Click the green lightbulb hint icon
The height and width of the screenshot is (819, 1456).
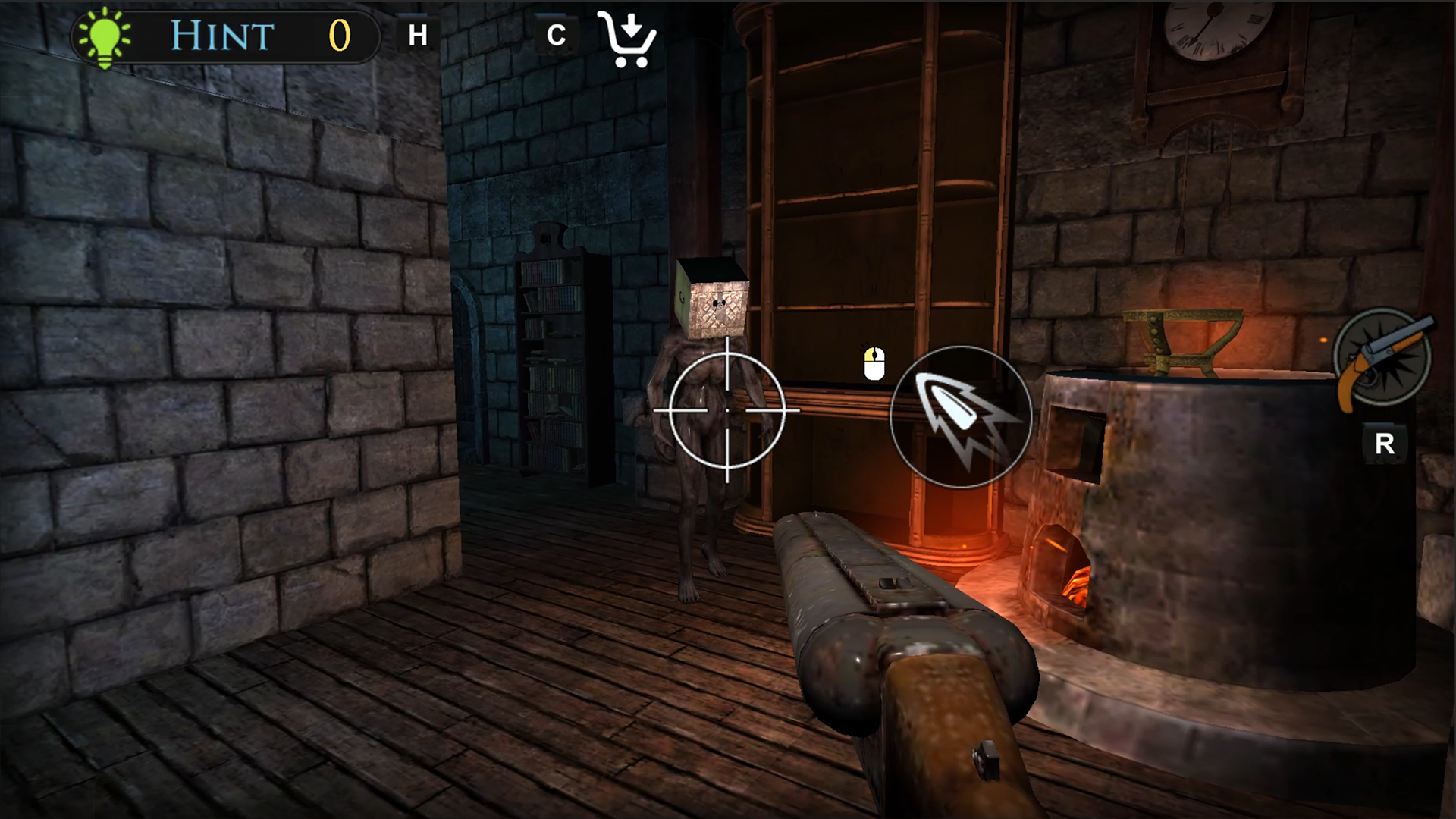pyautogui.click(x=105, y=34)
